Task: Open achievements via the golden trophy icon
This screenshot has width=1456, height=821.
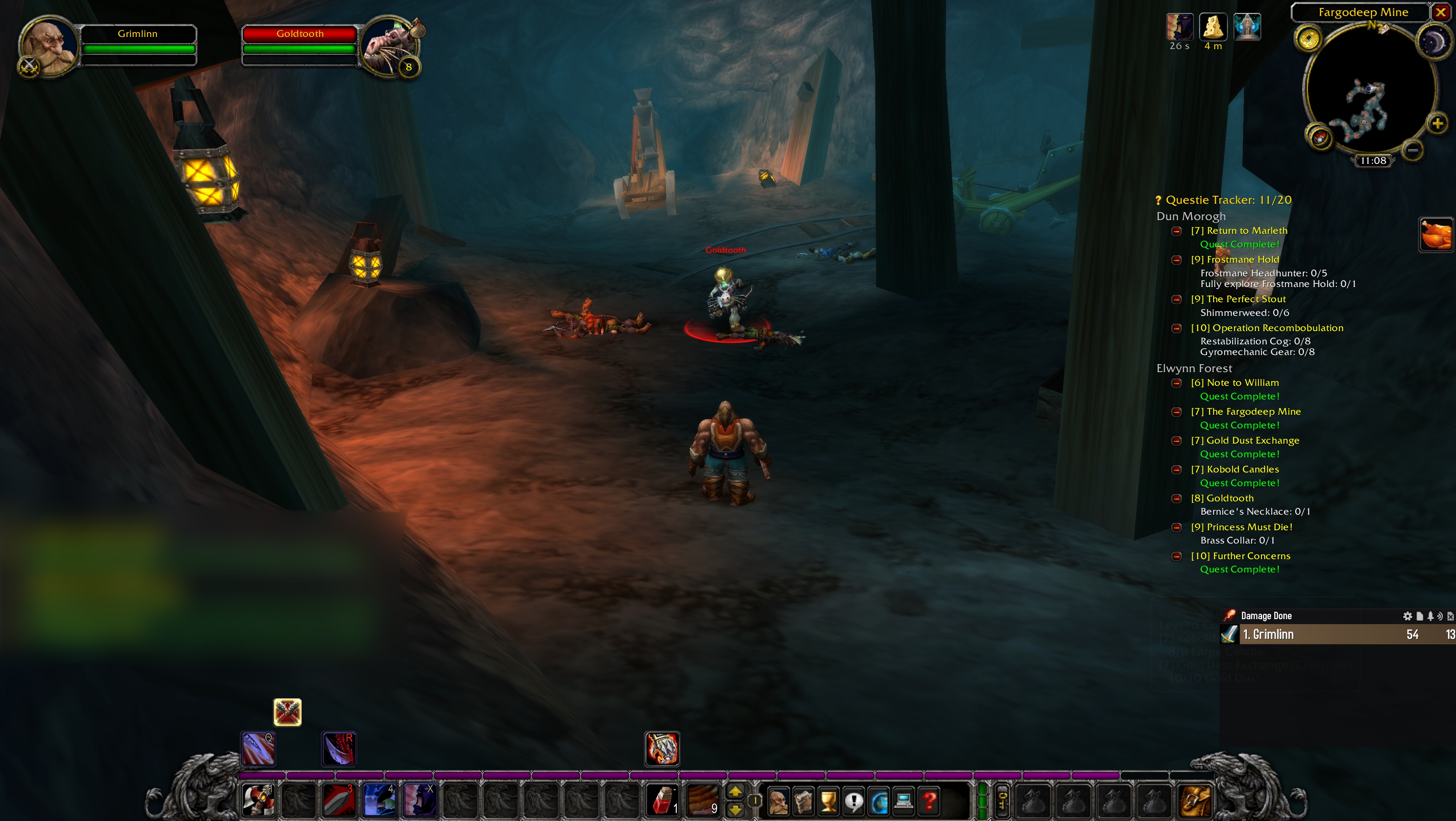Action: [x=829, y=801]
